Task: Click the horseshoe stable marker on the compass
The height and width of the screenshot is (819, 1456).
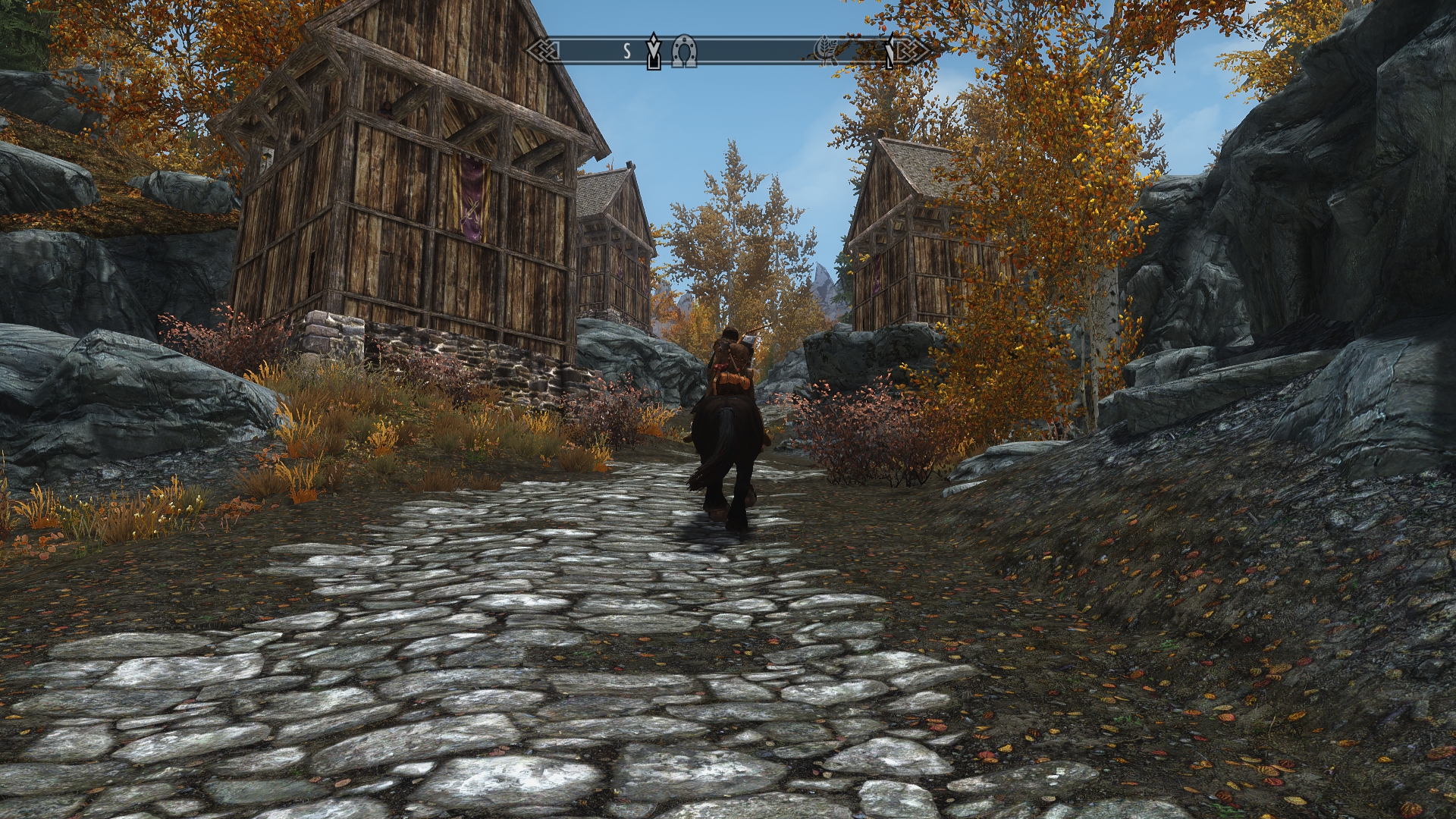Action: [x=684, y=52]
